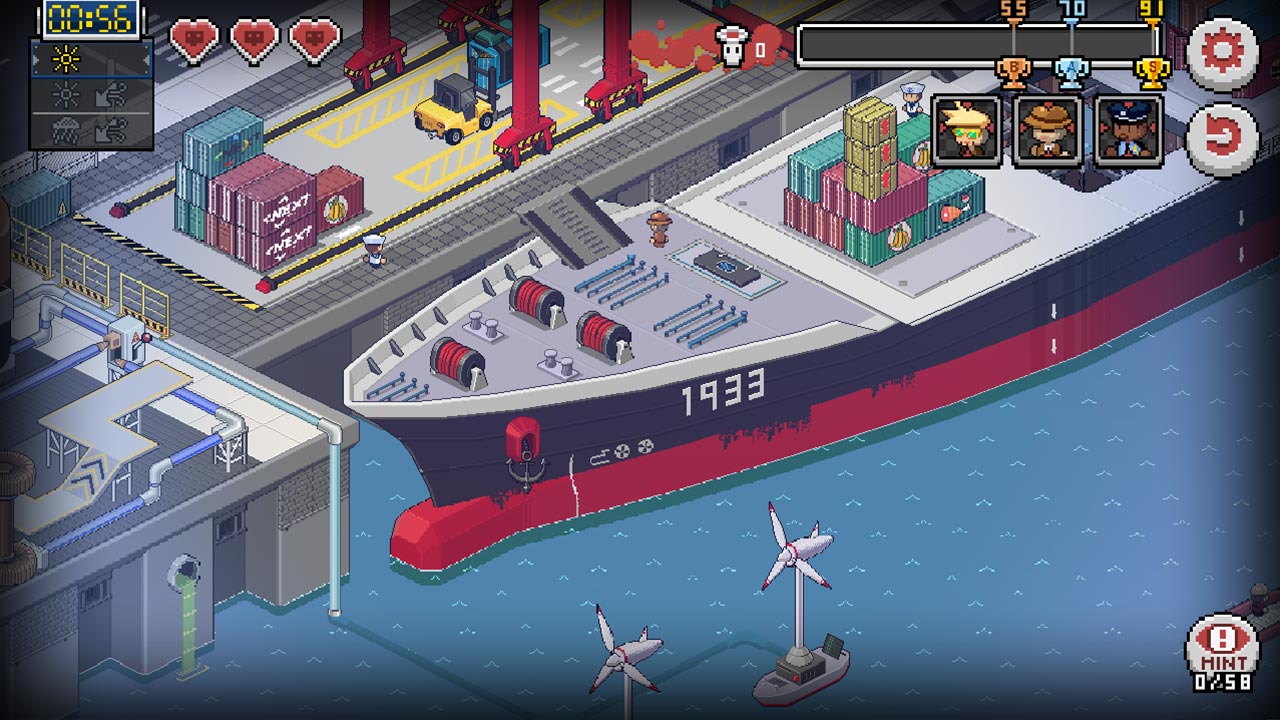Select the blond character portrait

click(965, 130)
